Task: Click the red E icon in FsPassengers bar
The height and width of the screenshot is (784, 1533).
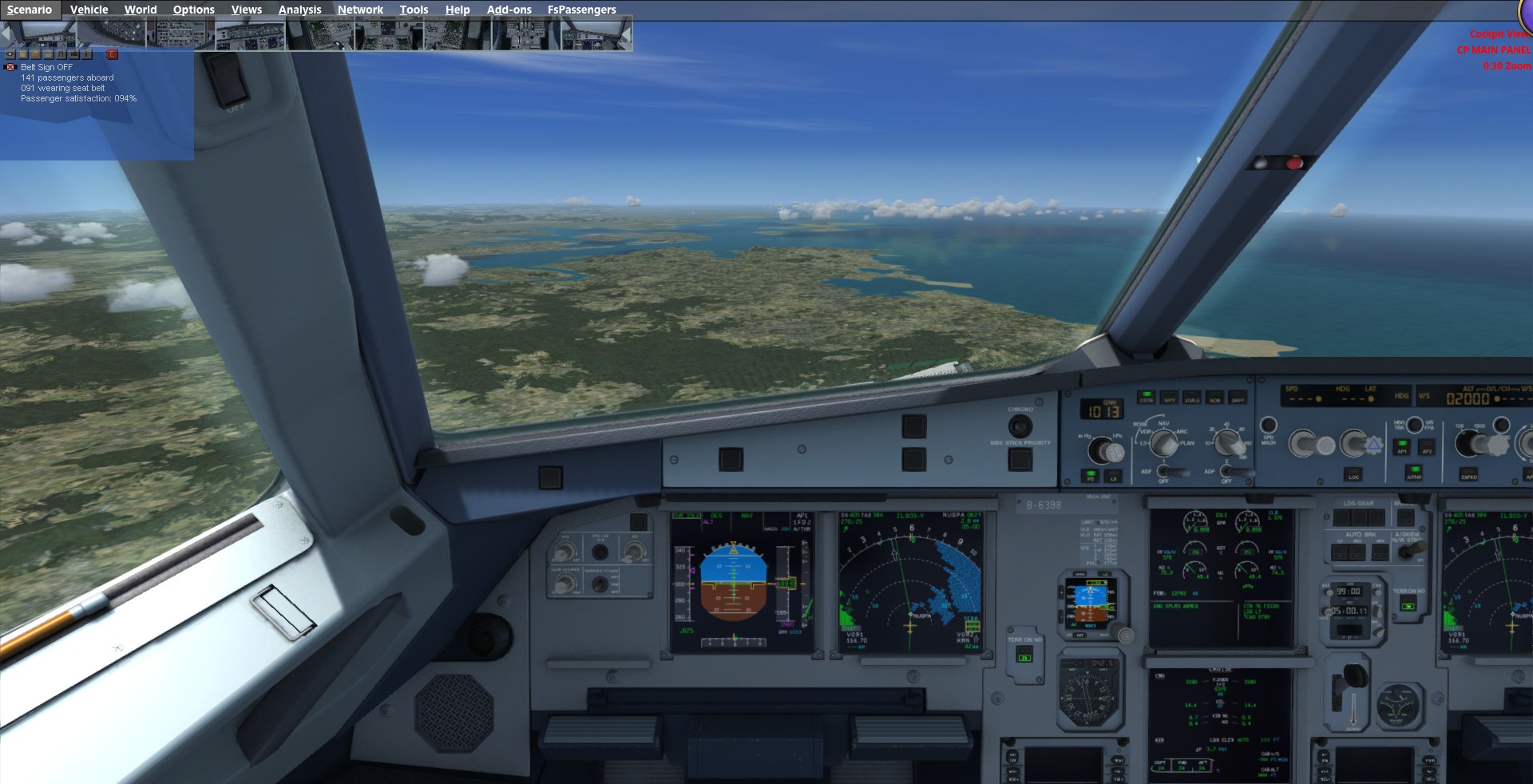Action: 112,54
